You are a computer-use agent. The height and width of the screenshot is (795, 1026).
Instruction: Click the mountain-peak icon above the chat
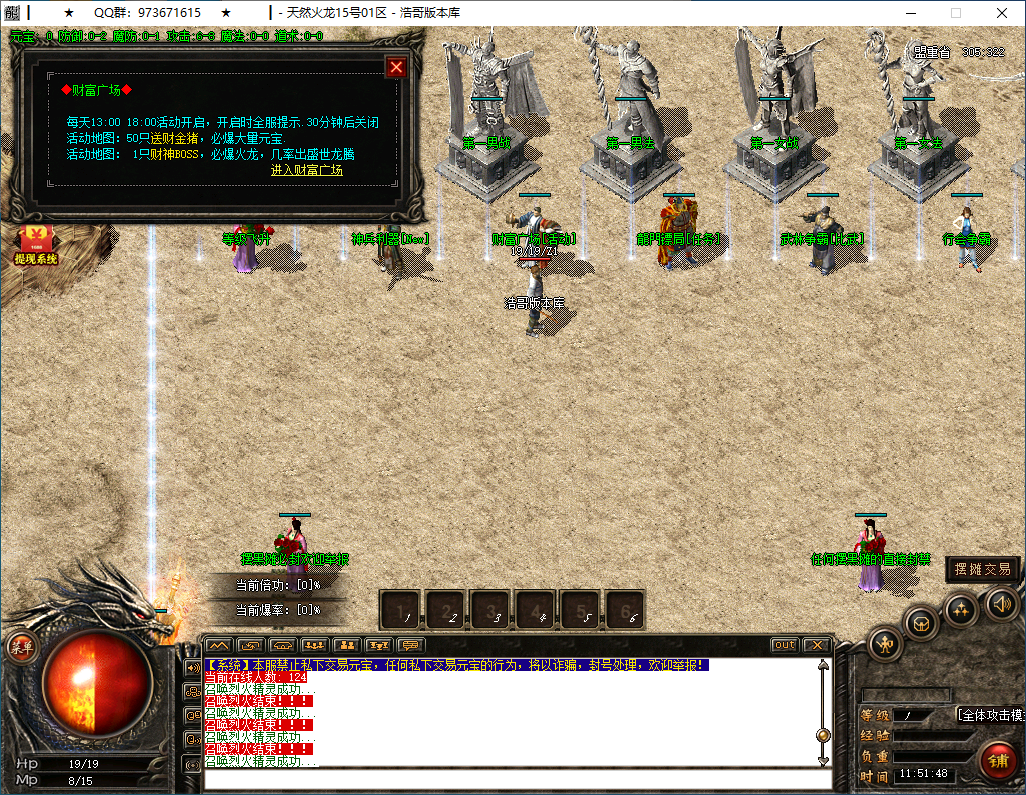pyautogui.click(x=219, y=645)
